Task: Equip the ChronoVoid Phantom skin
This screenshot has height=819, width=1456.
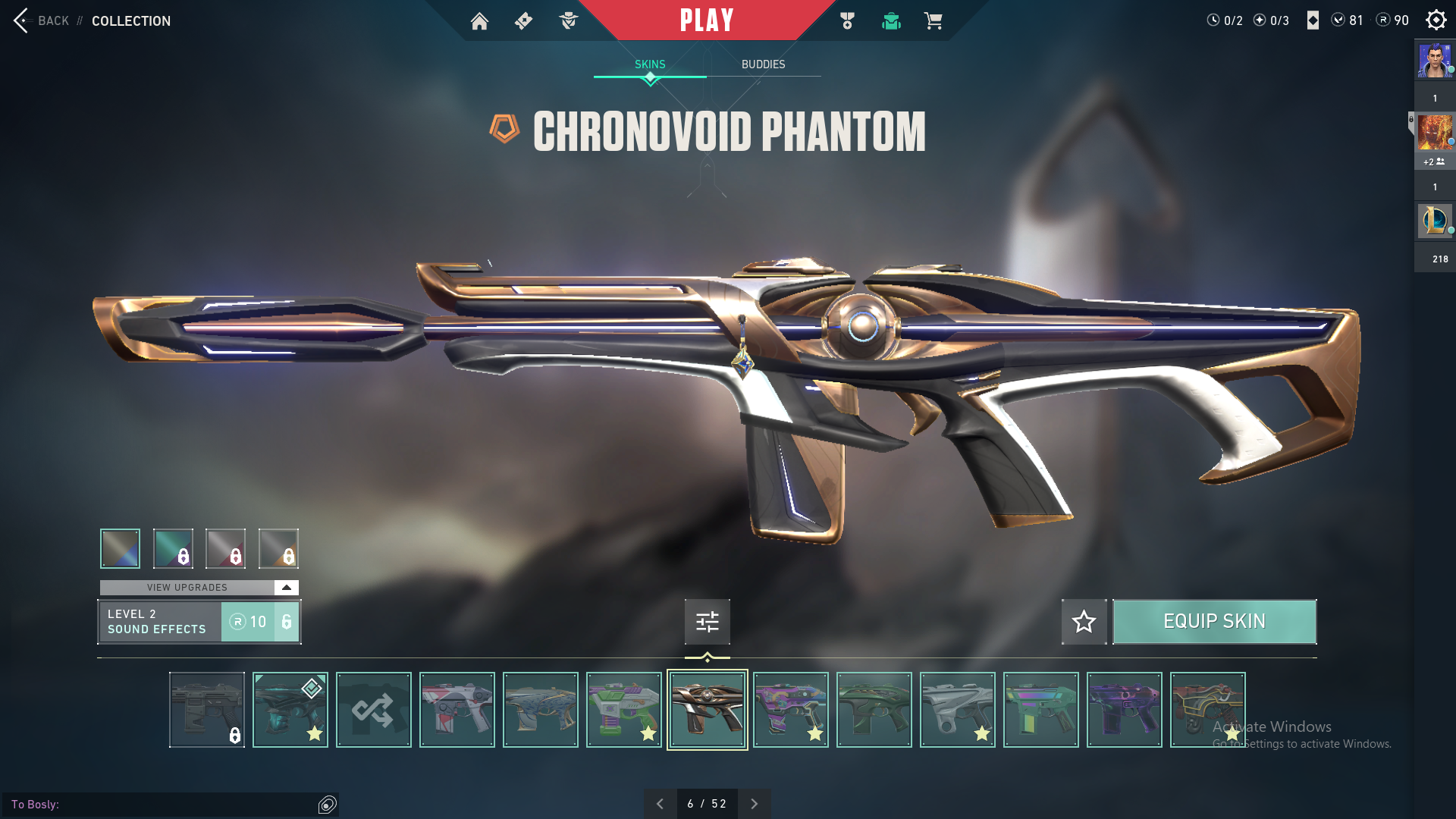Action: tap(1214, 622)
